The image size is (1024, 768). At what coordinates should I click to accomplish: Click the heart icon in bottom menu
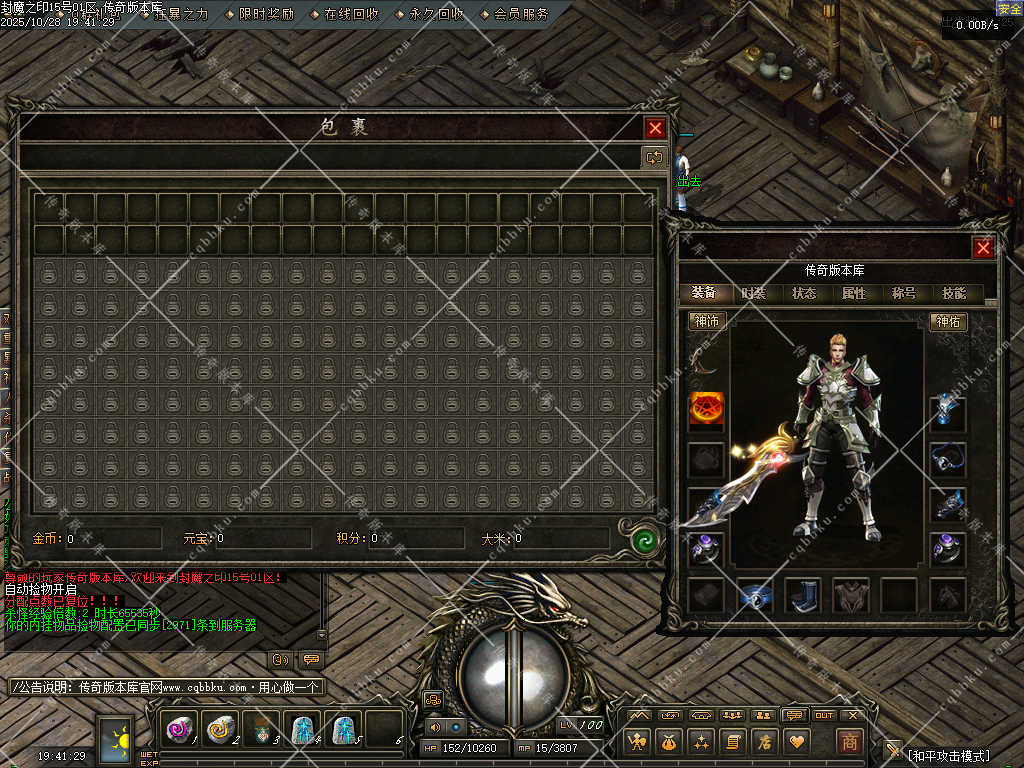pos(797,741)
